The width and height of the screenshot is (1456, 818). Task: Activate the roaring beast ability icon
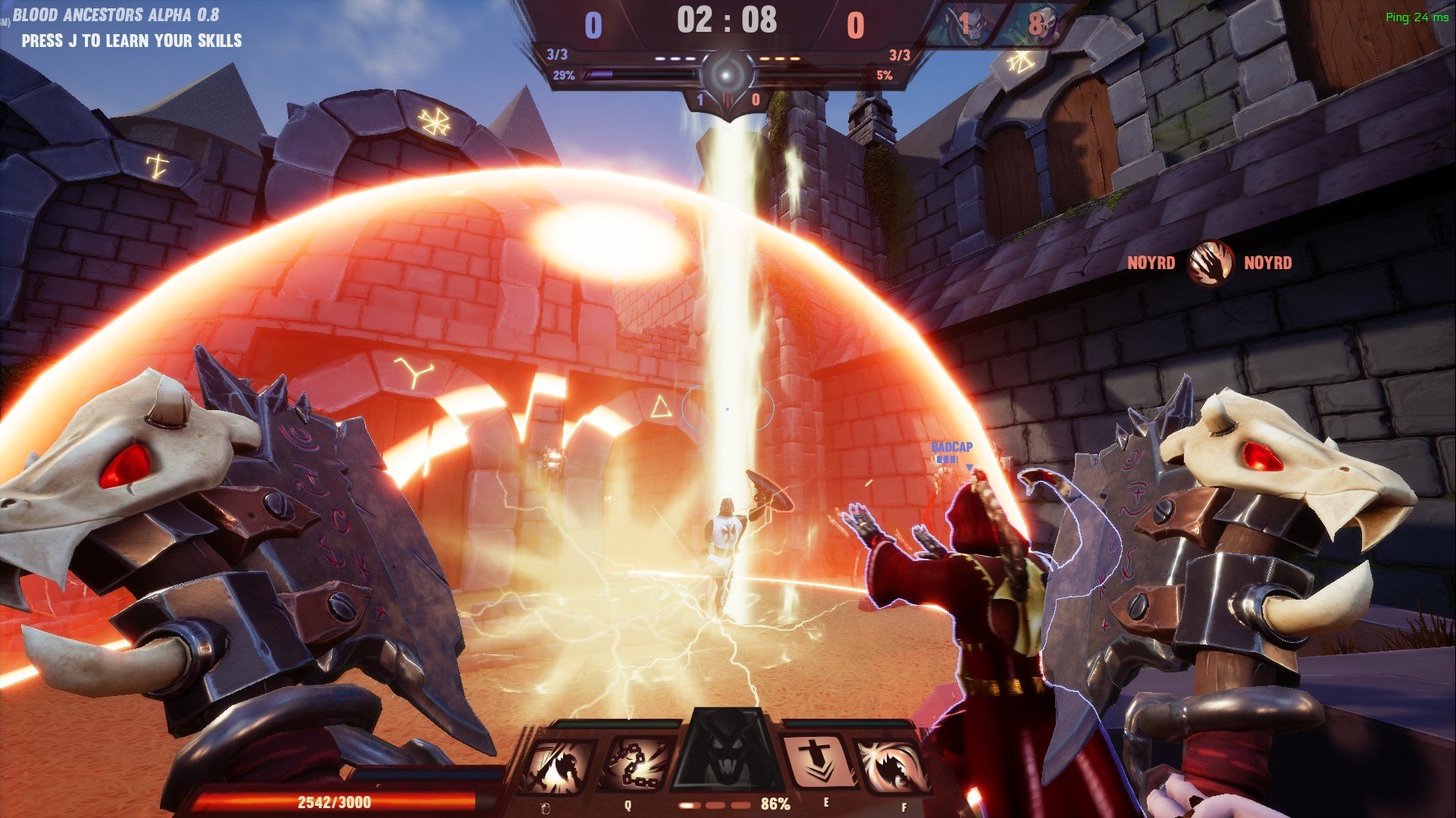(892, 766)
